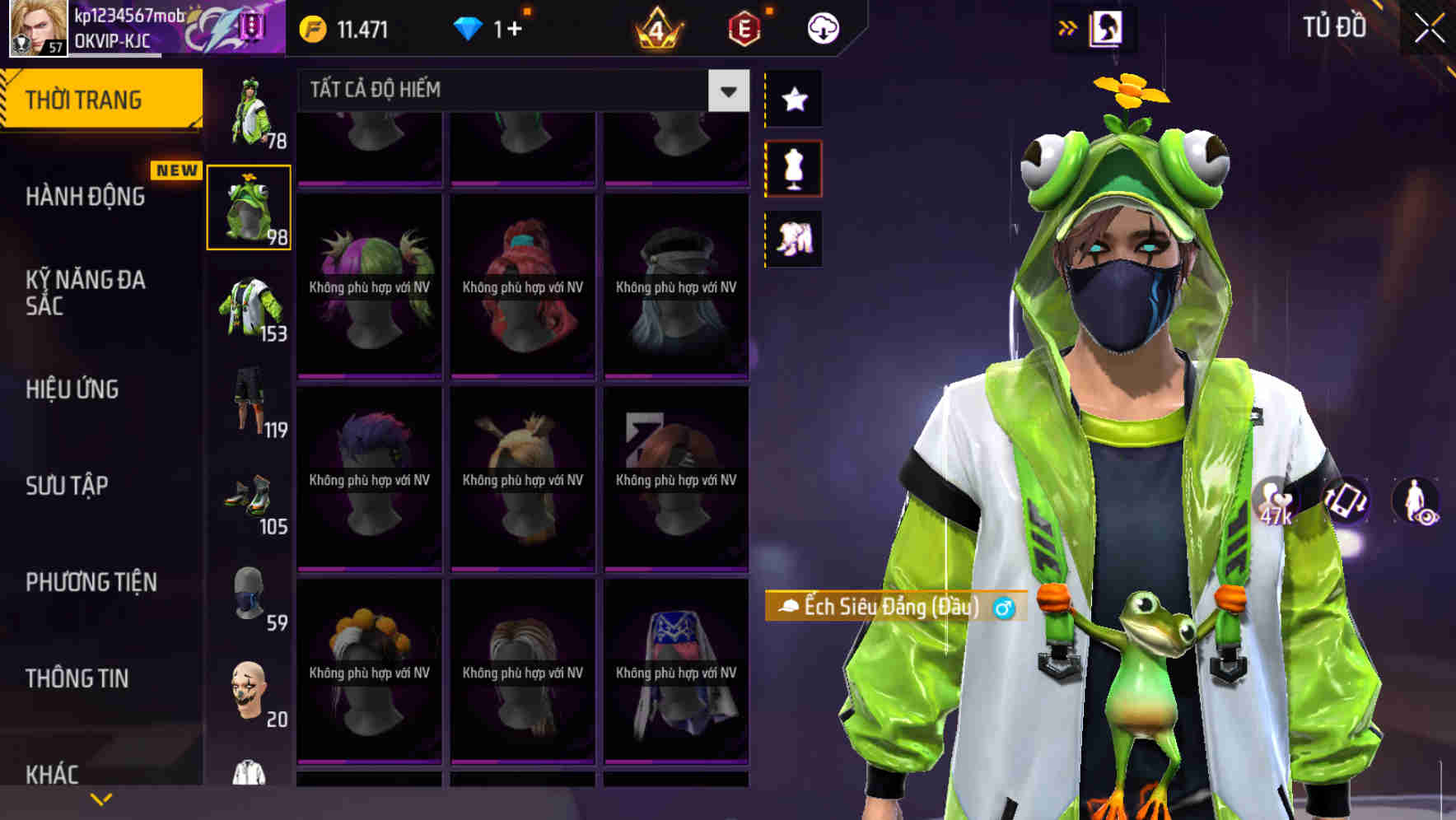This screenshot has width=1456, height=820.
Task: Select the frog hood item priced 98
Action: pyautogui.click(x=249, y=208)
